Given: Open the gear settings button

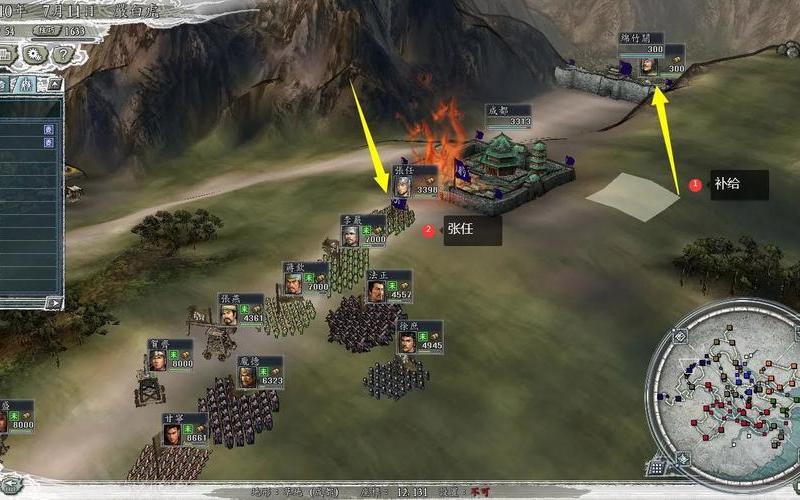Looking at the screenshot, I should (x=33, y=54).
